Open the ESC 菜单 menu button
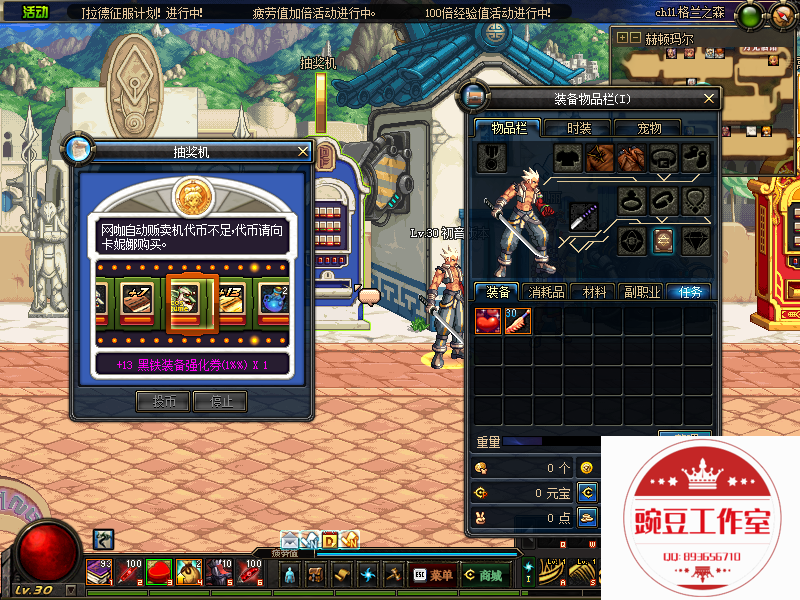The height and width of the screenshot is (600, 800). pyautogui.click(x=432, y=575)
